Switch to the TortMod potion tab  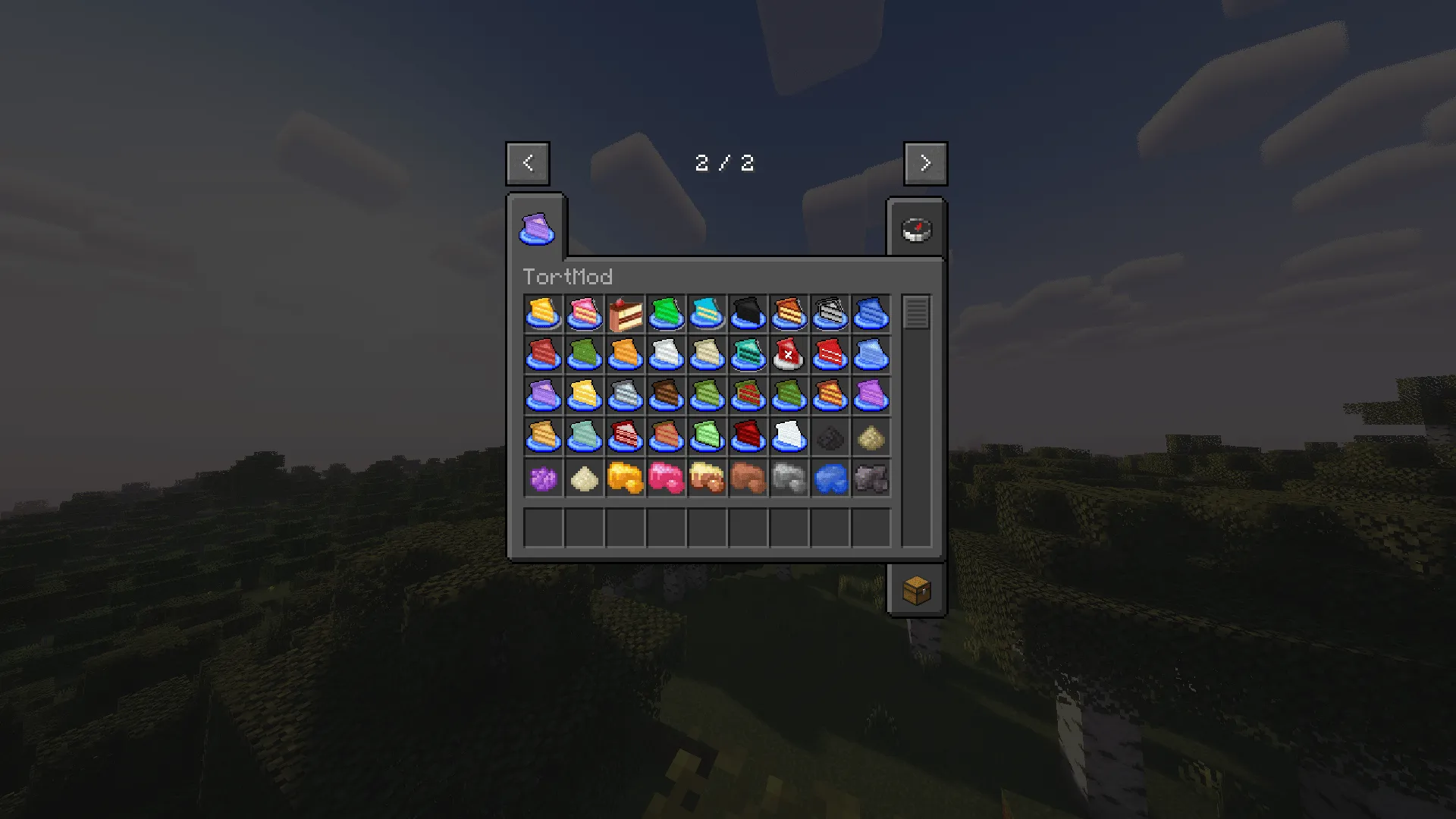click(x=536, y=227)
